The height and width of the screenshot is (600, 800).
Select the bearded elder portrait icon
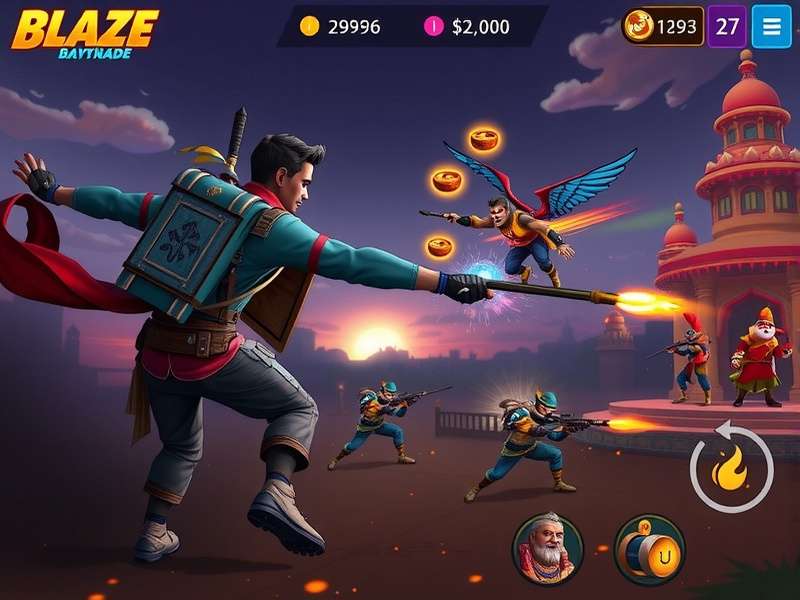pyautogui.click(x=548, y=549)
